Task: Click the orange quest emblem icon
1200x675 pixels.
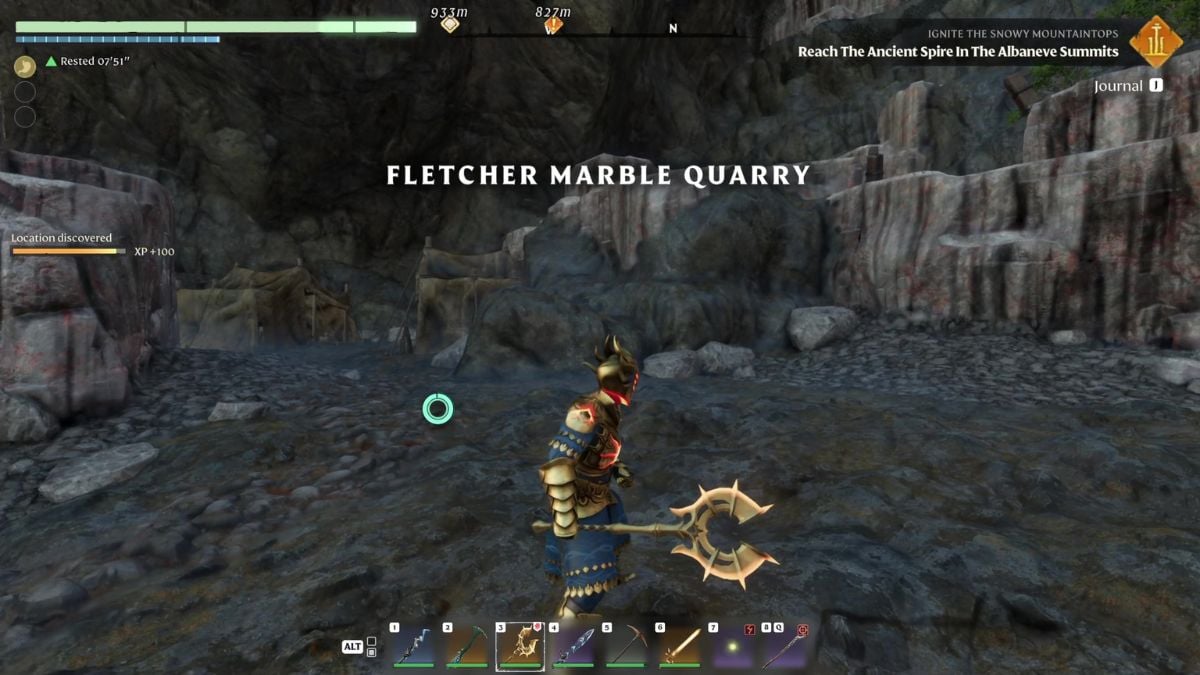Action: (x=1156, y=42)
